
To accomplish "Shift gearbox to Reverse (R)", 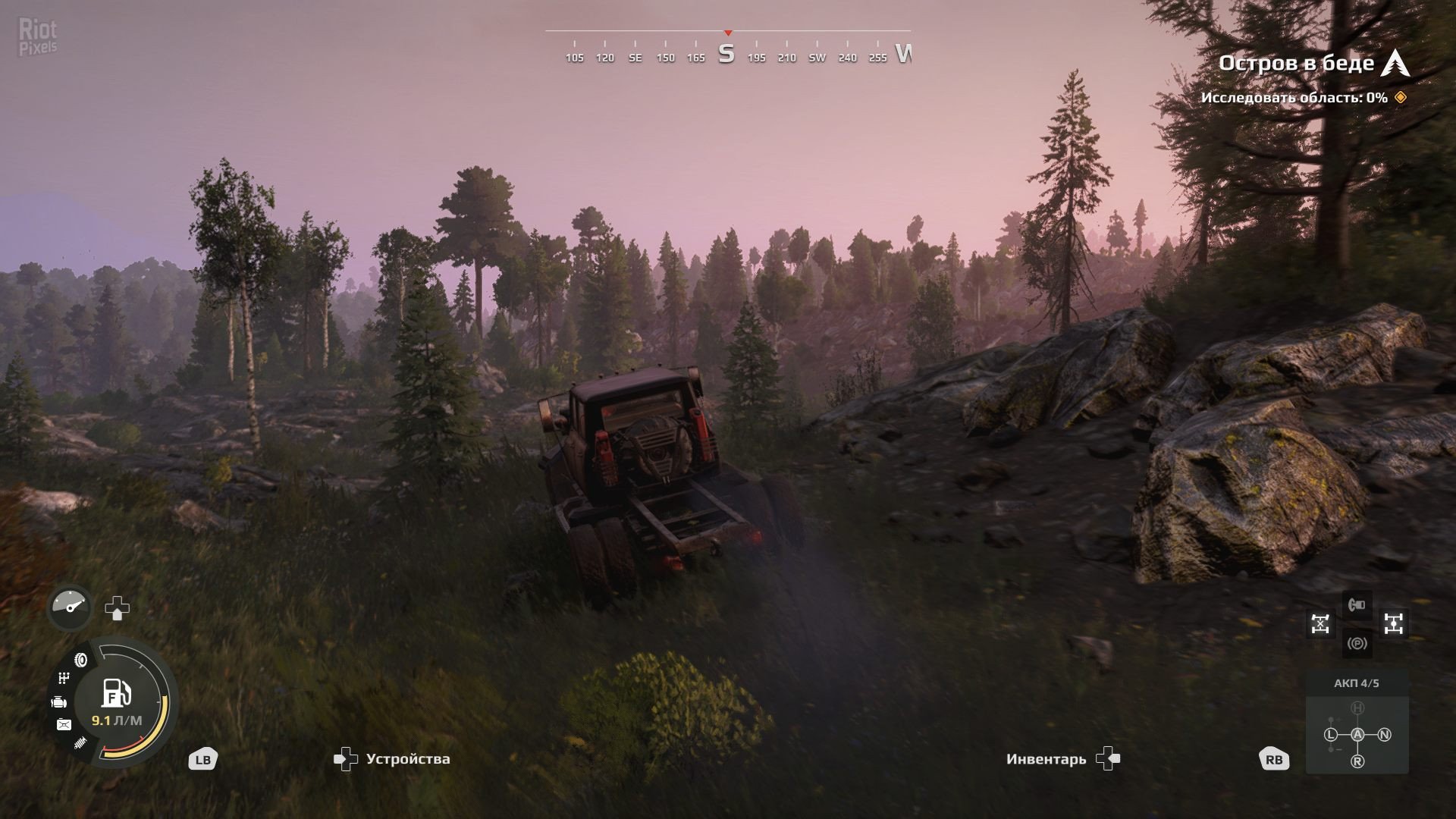I will (x=1357, y=761).
